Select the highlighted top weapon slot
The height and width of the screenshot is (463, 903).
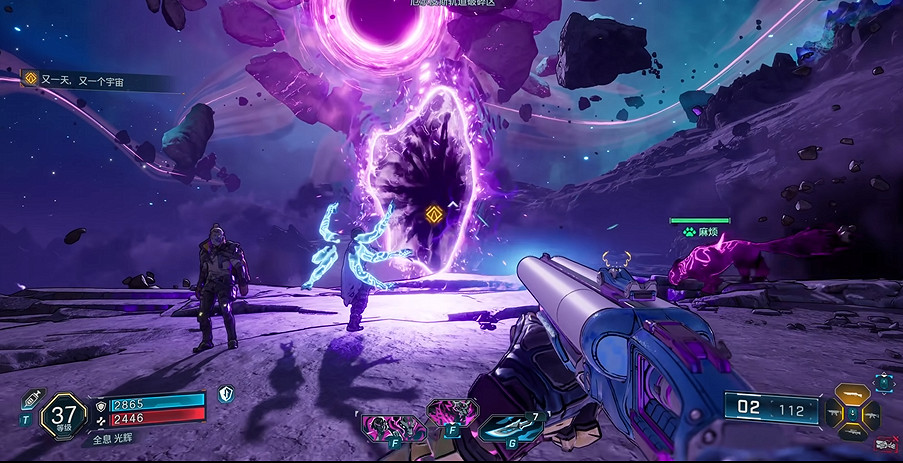pos(851,392)
